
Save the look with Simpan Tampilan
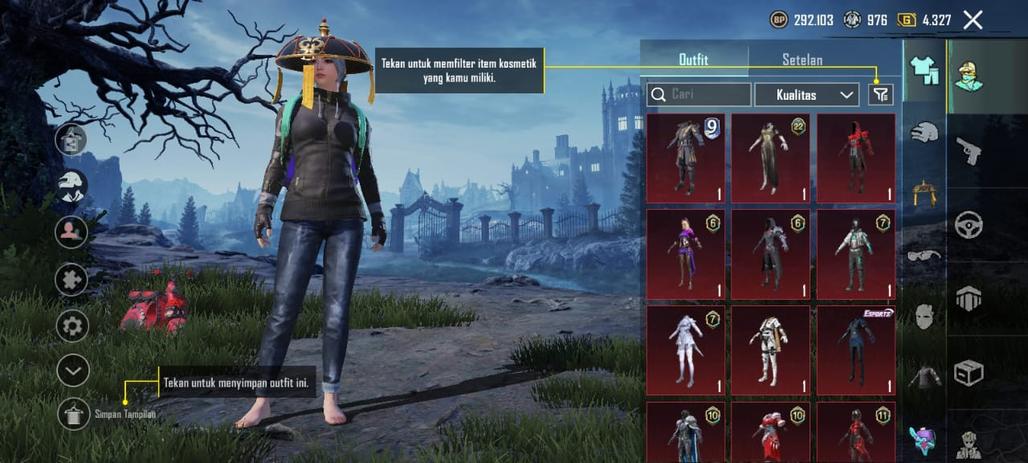coord(73,413)
